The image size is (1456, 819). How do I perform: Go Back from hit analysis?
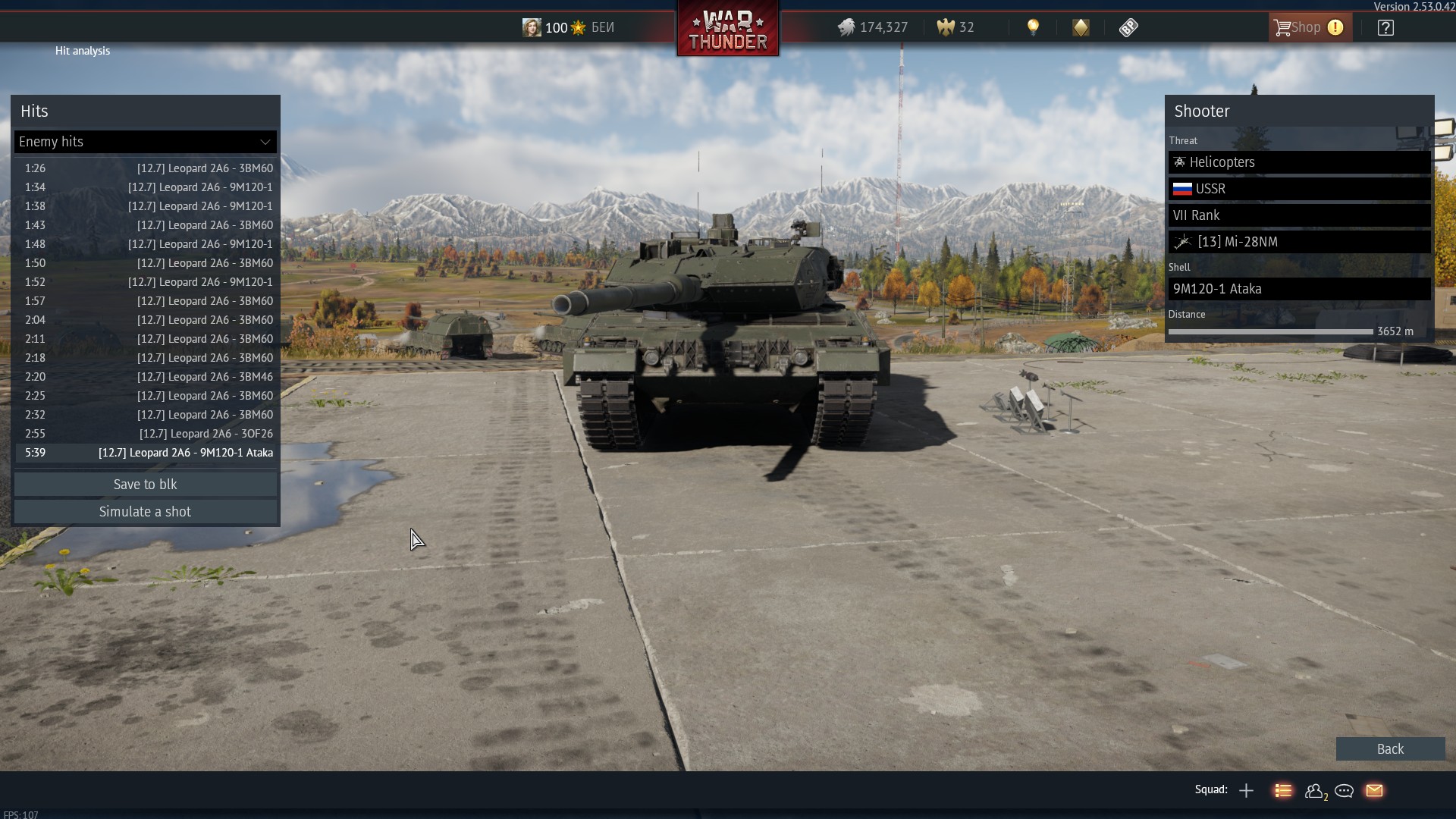(x=1389, y=749)
